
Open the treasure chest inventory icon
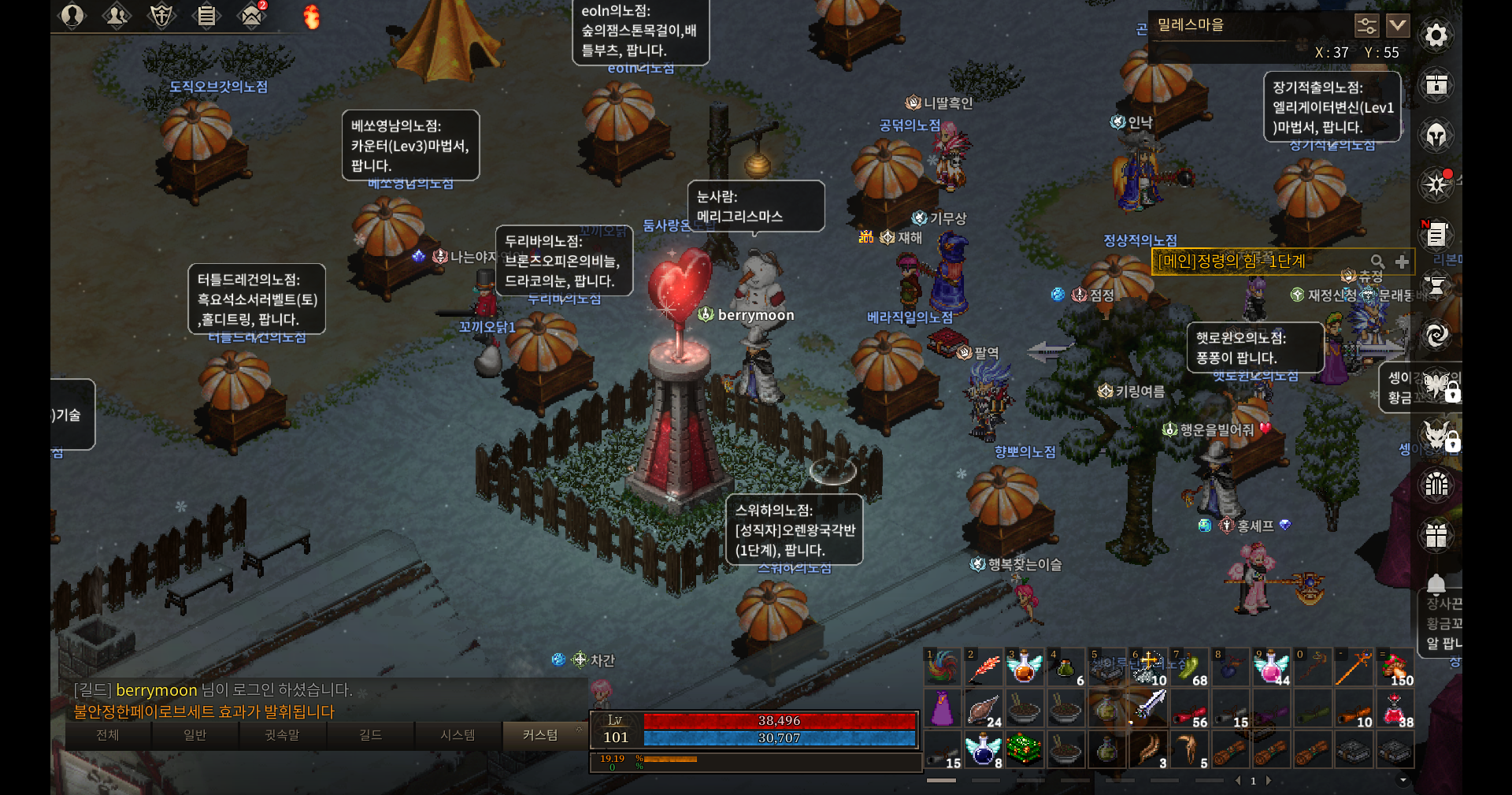(x=1436, y=85)
